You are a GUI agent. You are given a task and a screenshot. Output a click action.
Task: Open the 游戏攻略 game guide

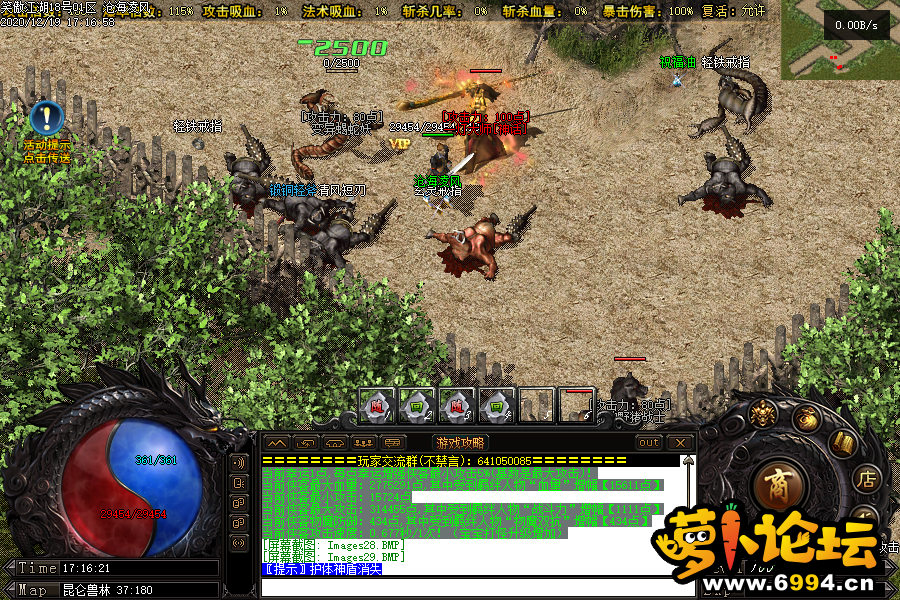tap(460, 442)
